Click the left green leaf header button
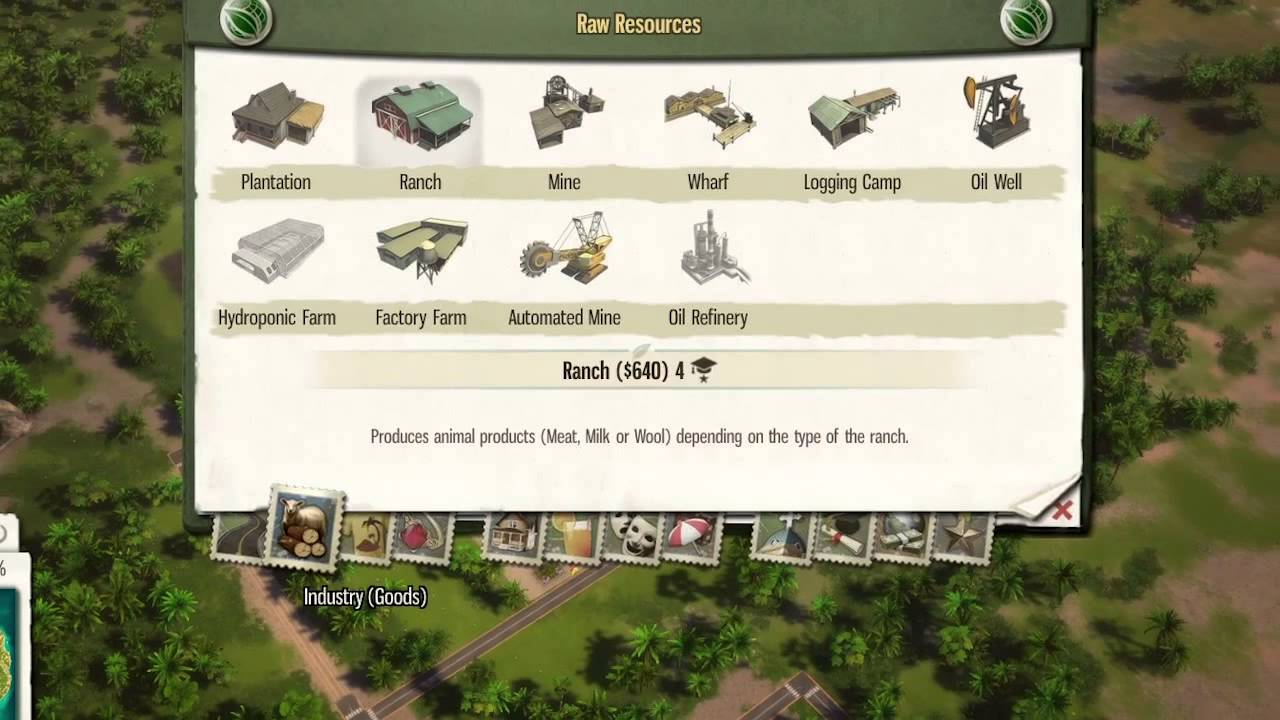The image size is (1280, 720). 244,22
